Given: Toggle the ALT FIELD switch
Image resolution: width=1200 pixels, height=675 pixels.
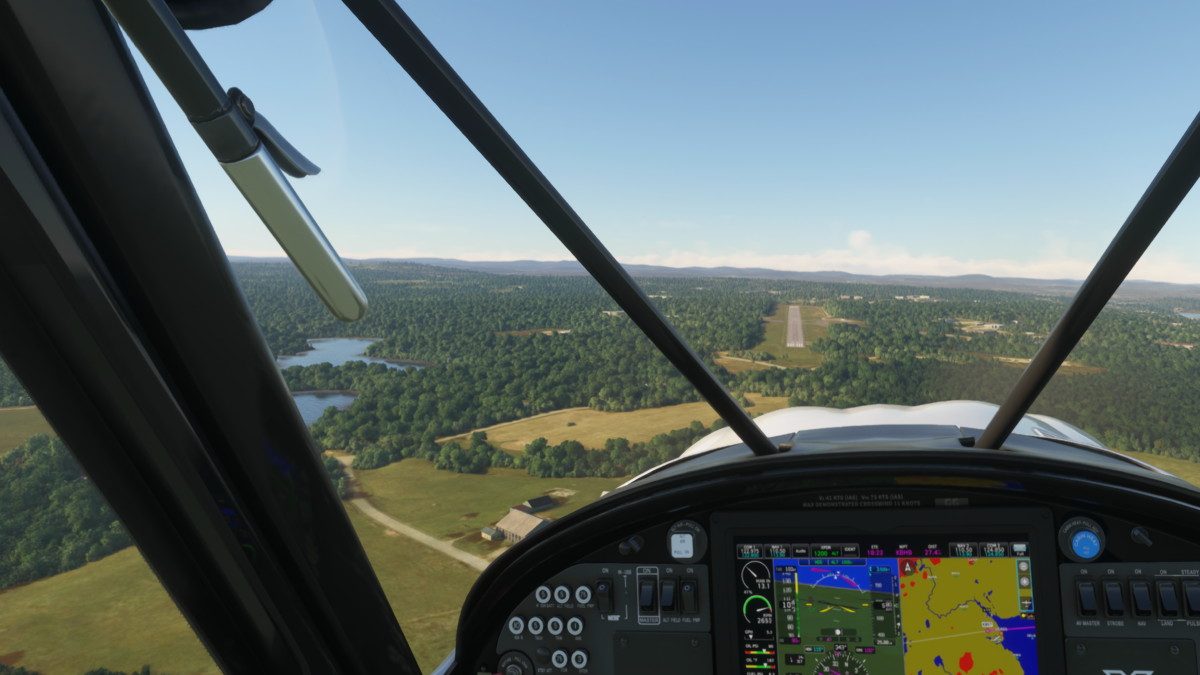Looking at the screenshot, I should pyautogui.click(x=668, y=595).
